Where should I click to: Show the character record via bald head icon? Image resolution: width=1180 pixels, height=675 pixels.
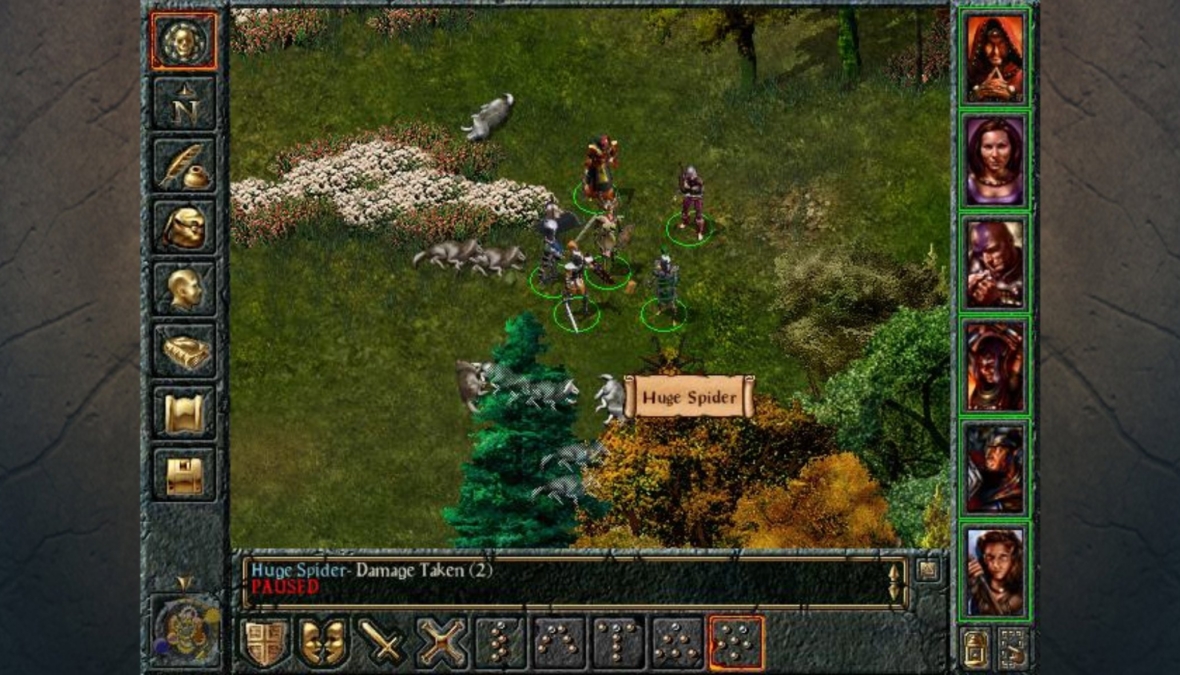pyautogui.click(x=184, y=289)
